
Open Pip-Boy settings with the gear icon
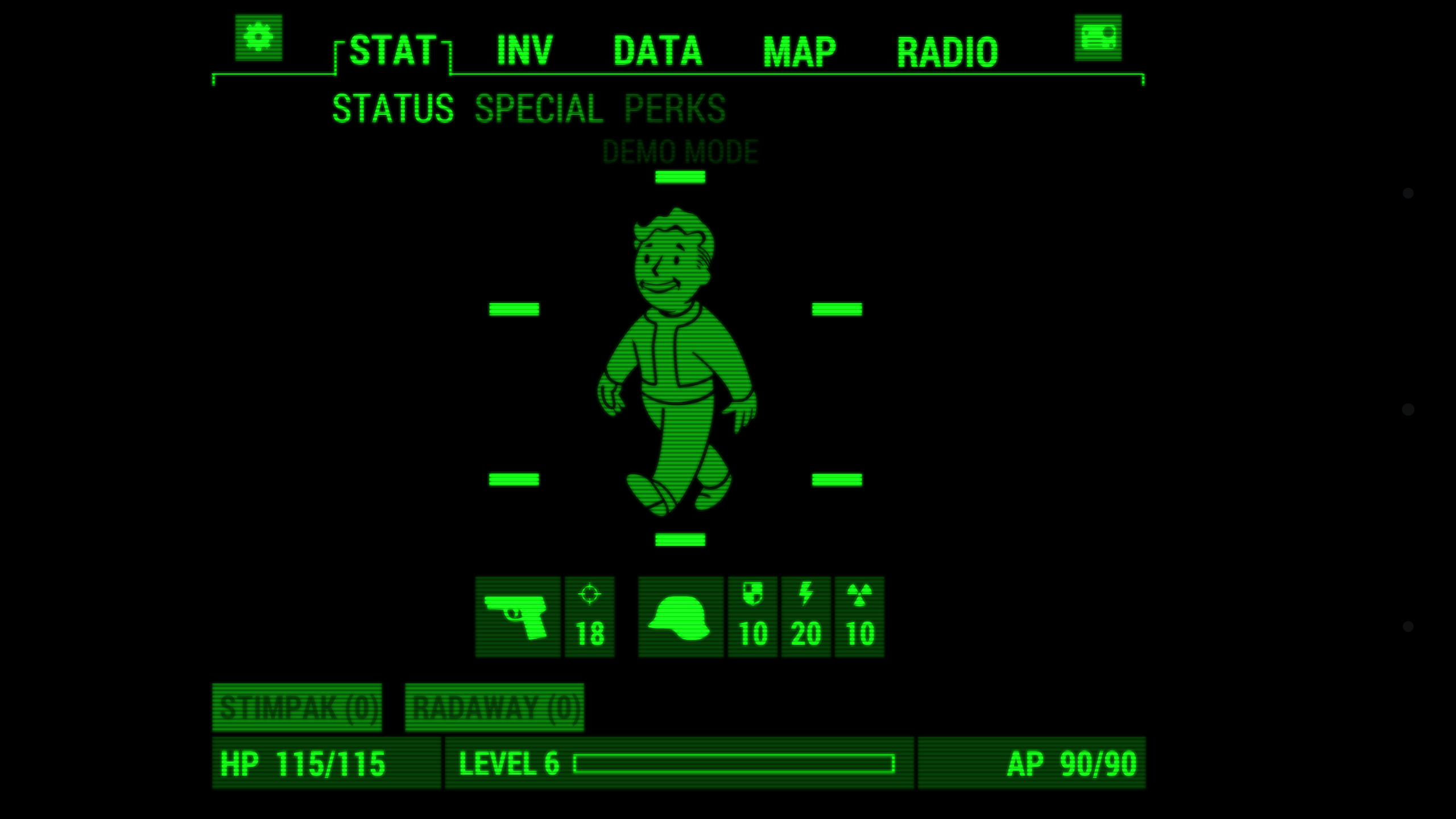pos(258,36)
